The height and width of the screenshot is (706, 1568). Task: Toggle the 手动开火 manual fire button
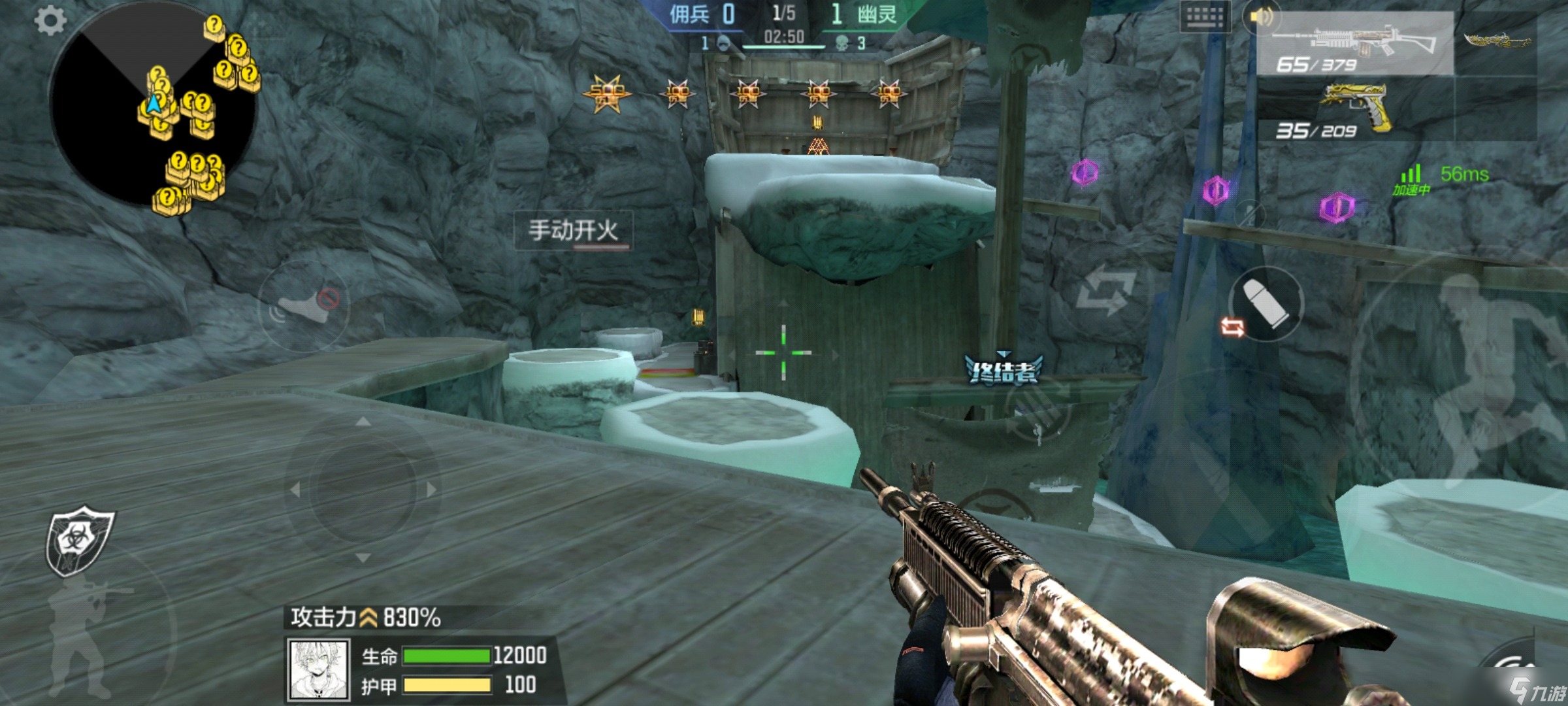point(573,230)
